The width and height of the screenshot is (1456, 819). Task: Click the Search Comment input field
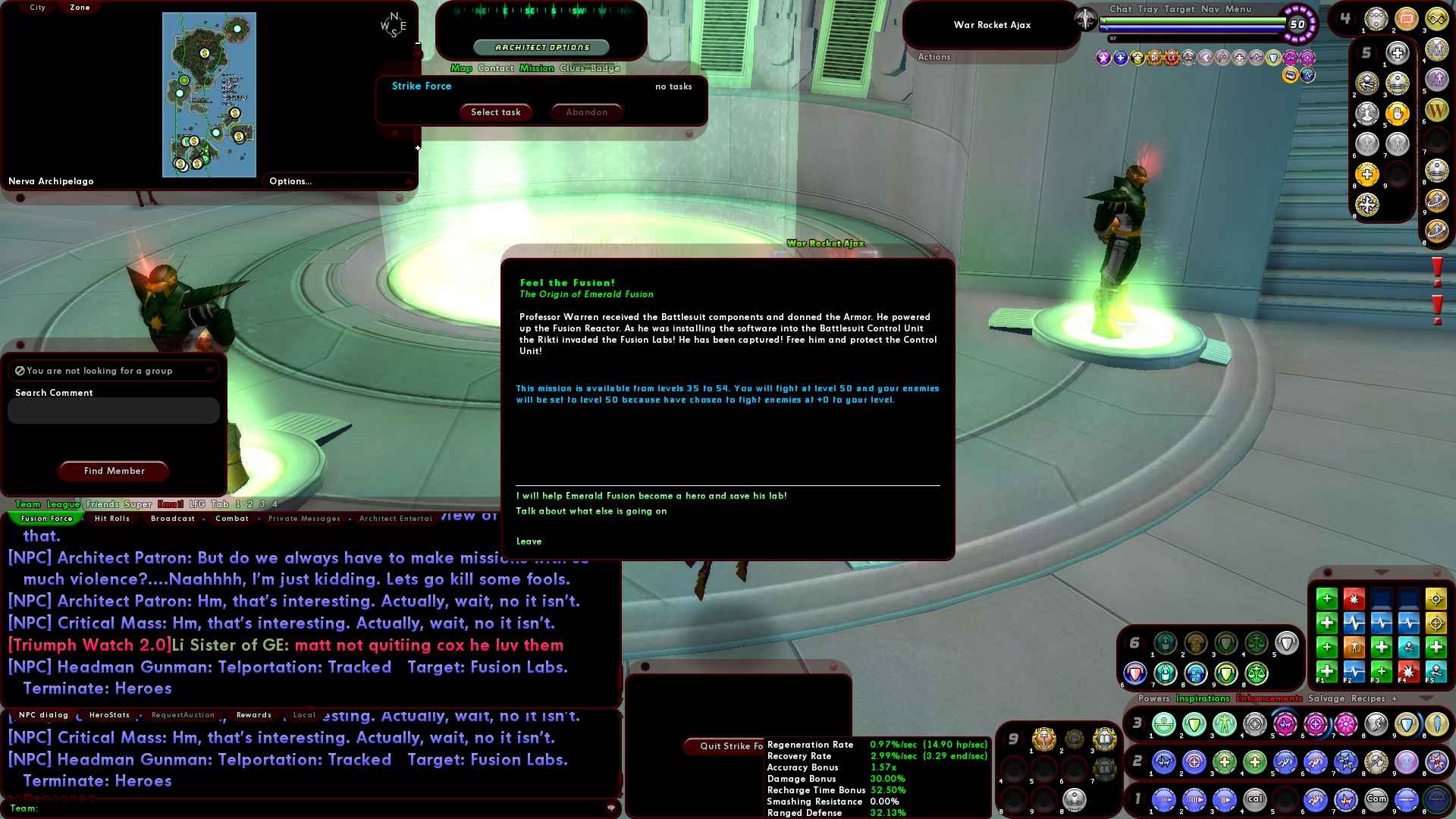pyautogui.click(x=113, y=410)
